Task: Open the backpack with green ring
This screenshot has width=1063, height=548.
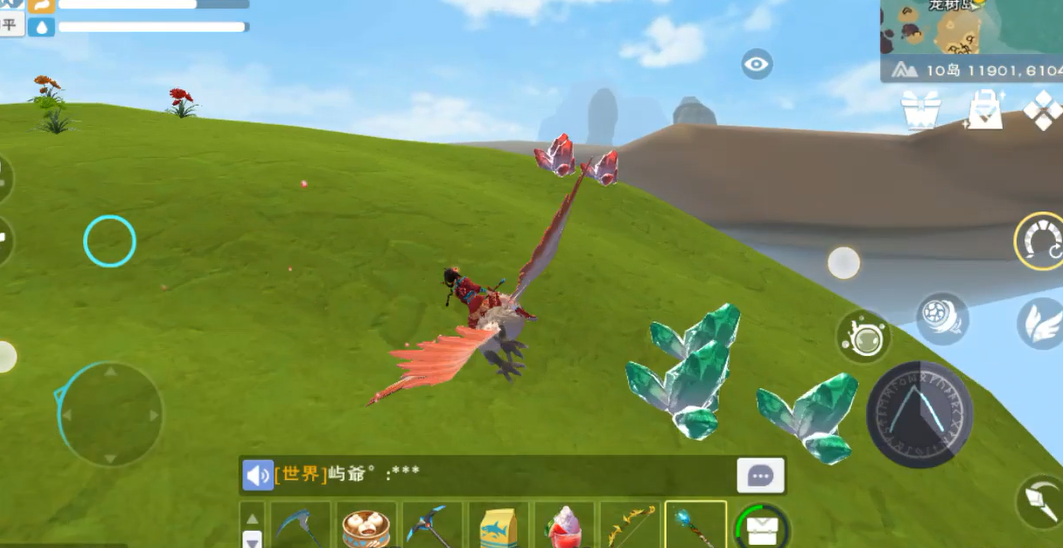Action: [x=762, y=526]
